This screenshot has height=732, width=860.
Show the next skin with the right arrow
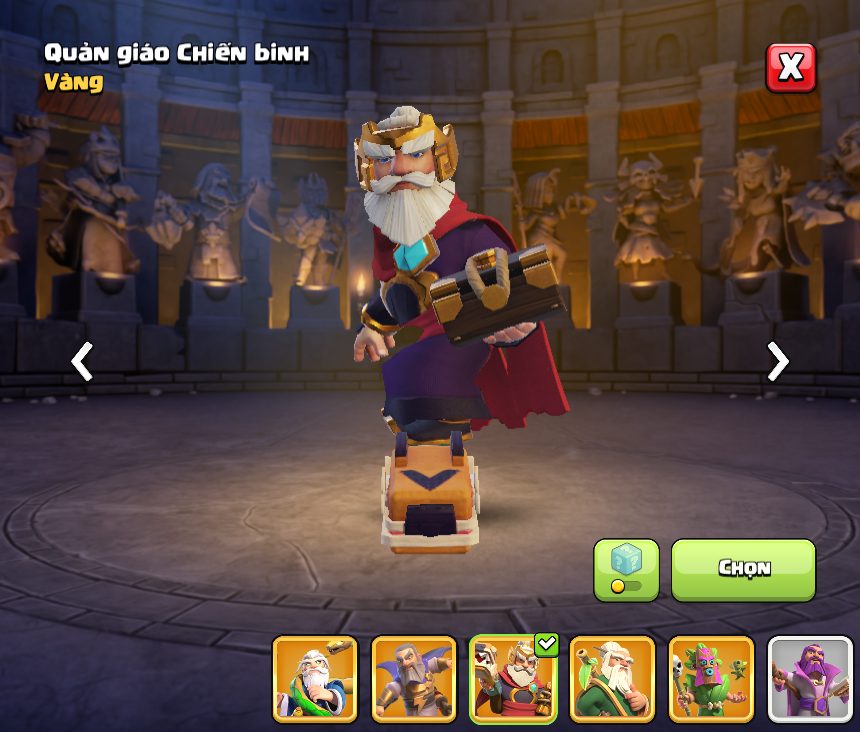point(777,361)
